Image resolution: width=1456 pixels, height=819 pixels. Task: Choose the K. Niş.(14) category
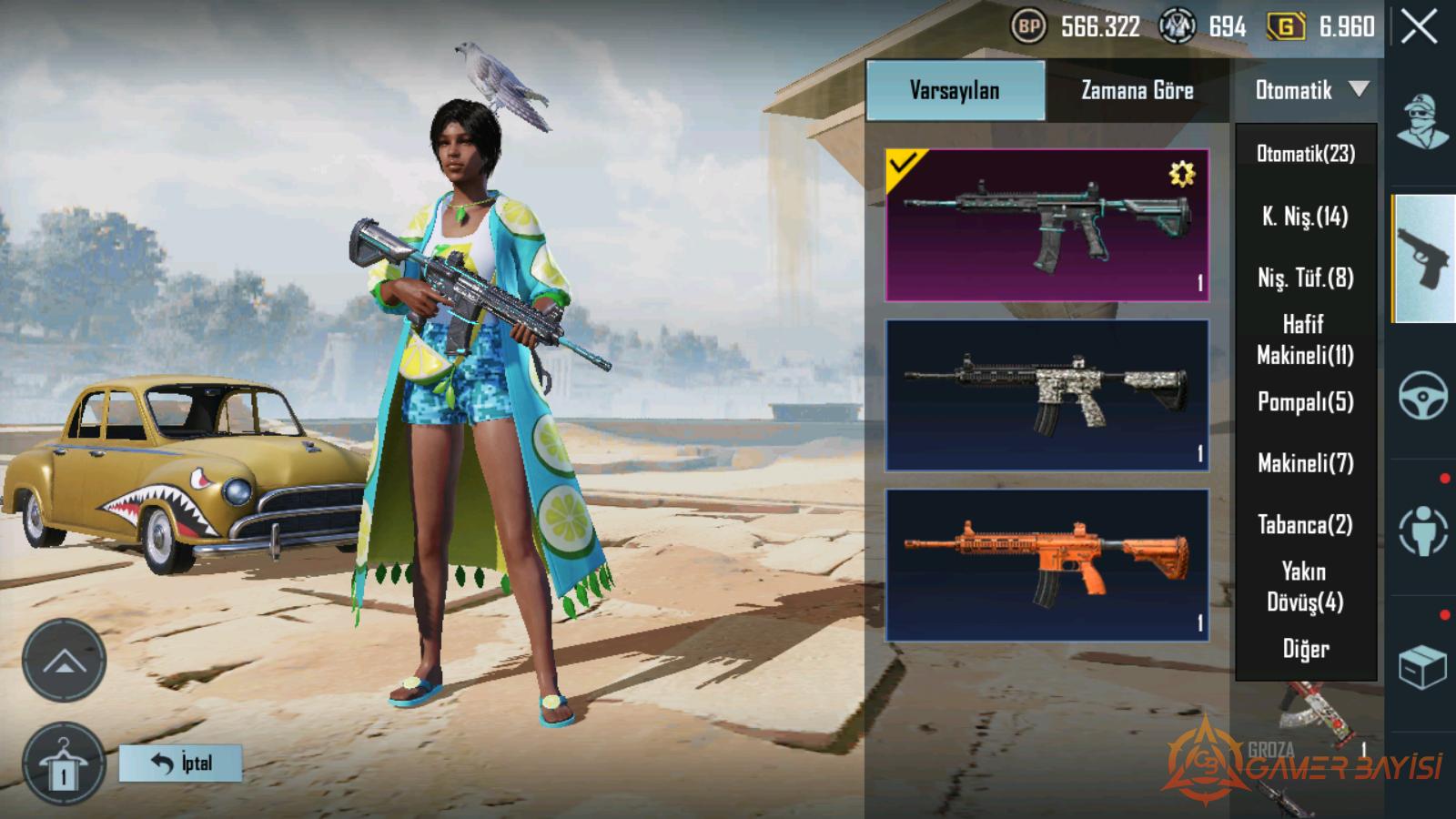coord(1306,216)
